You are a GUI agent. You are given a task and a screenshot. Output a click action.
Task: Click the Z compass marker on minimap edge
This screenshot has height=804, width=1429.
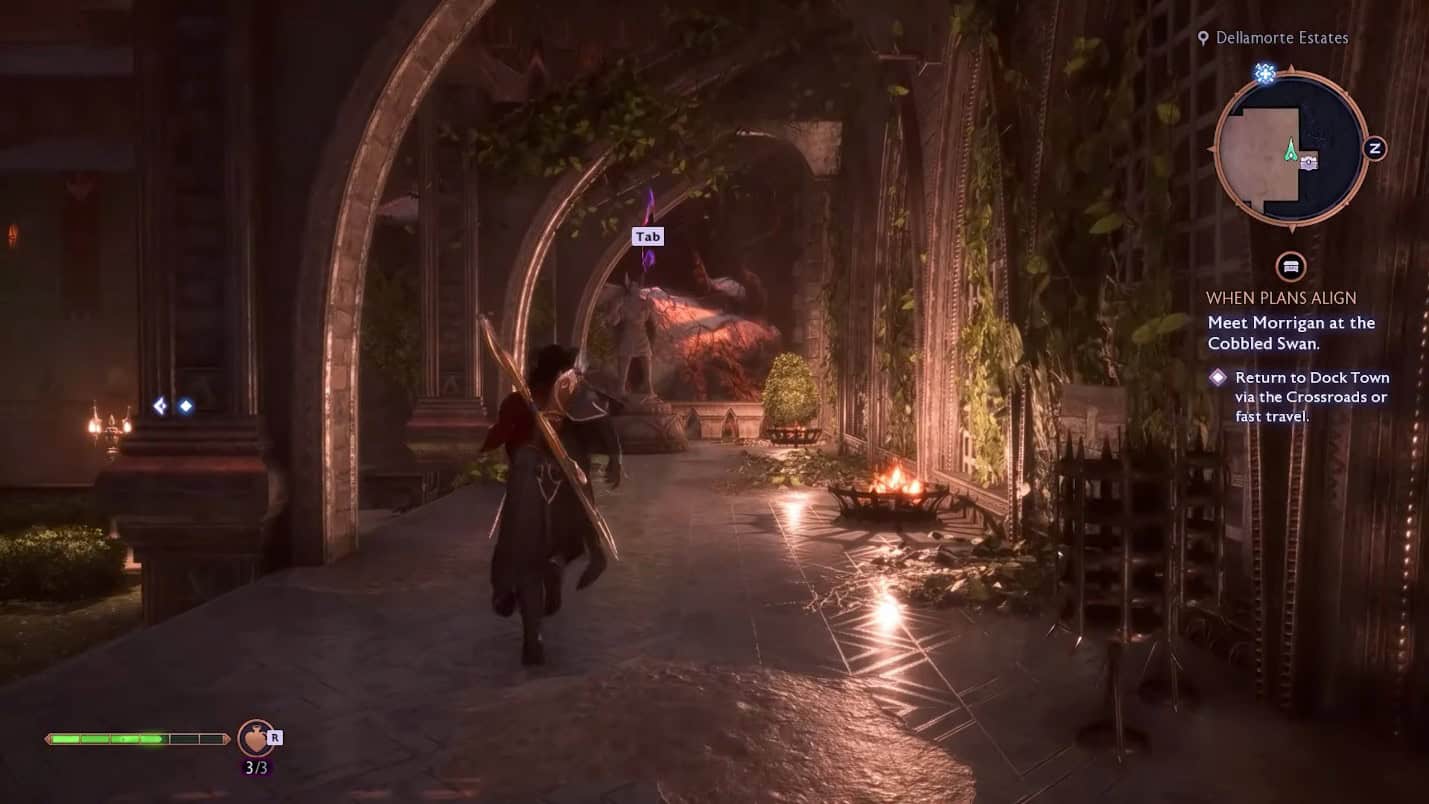point(1378,146)
